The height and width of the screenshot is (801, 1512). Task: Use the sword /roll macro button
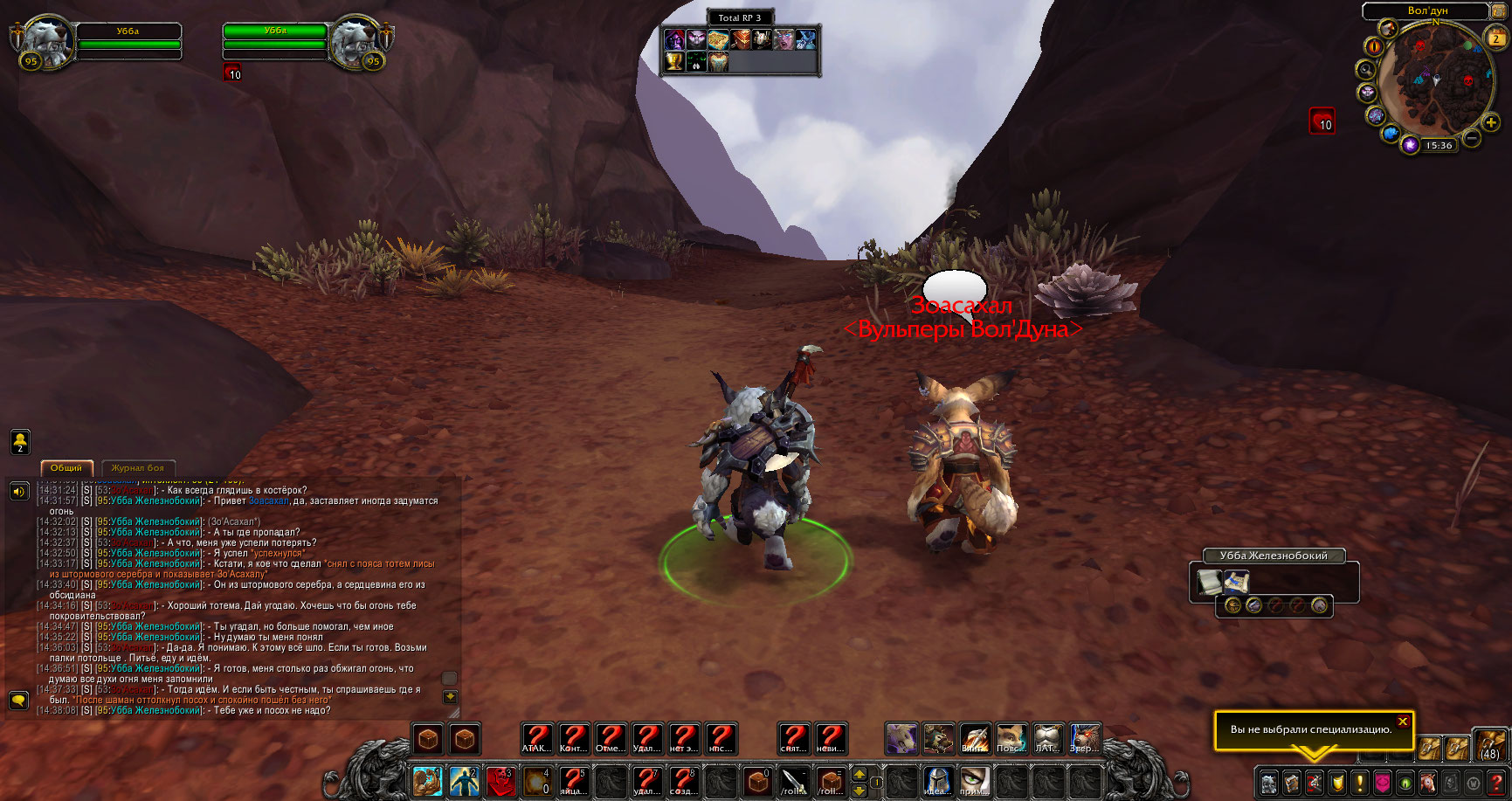[x=794, y=781]
